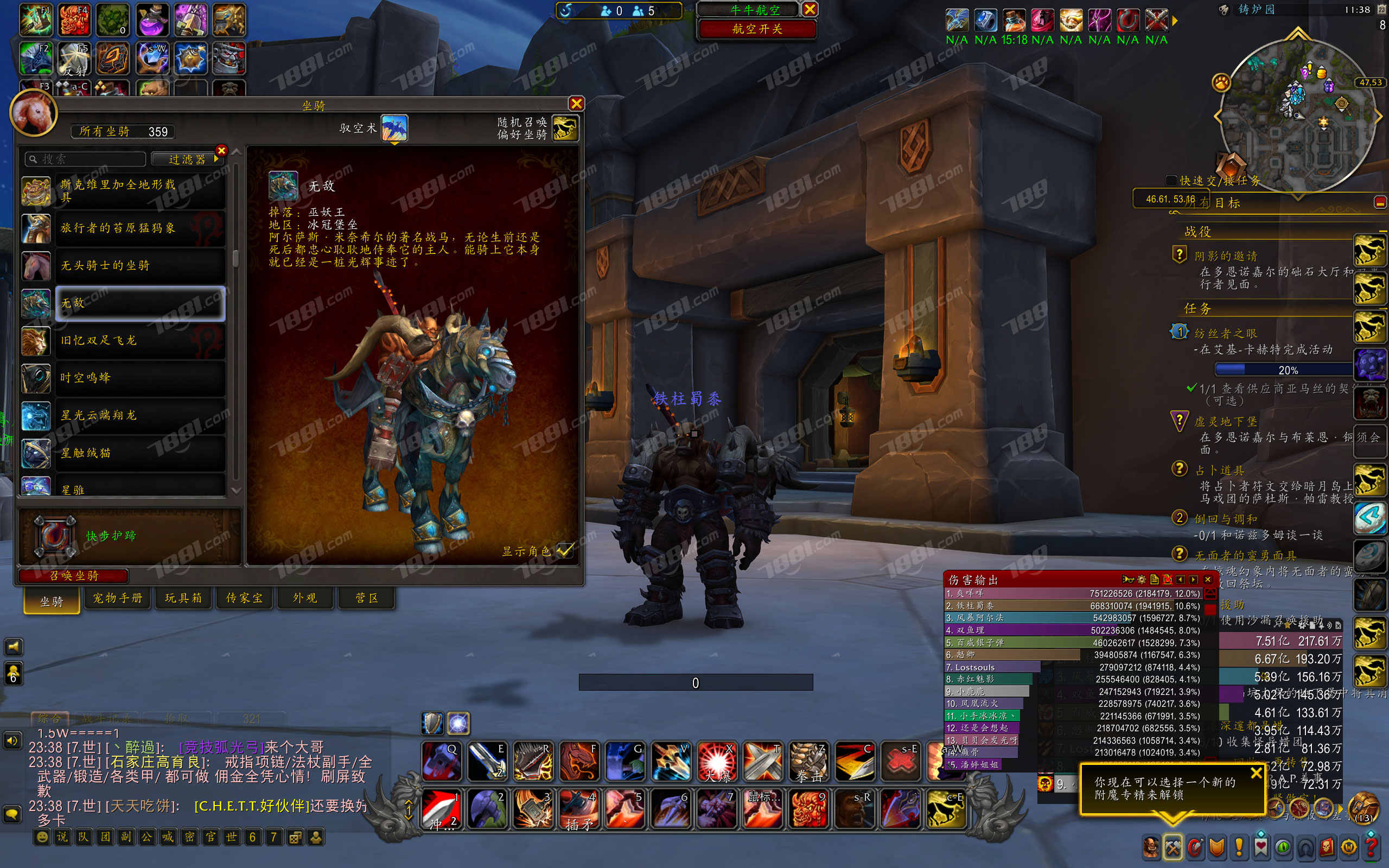This screenshot has height=868, width=1389.
Task: Switch to the 传家宝 heirlooms tab
Action: [x=245, y=598]
